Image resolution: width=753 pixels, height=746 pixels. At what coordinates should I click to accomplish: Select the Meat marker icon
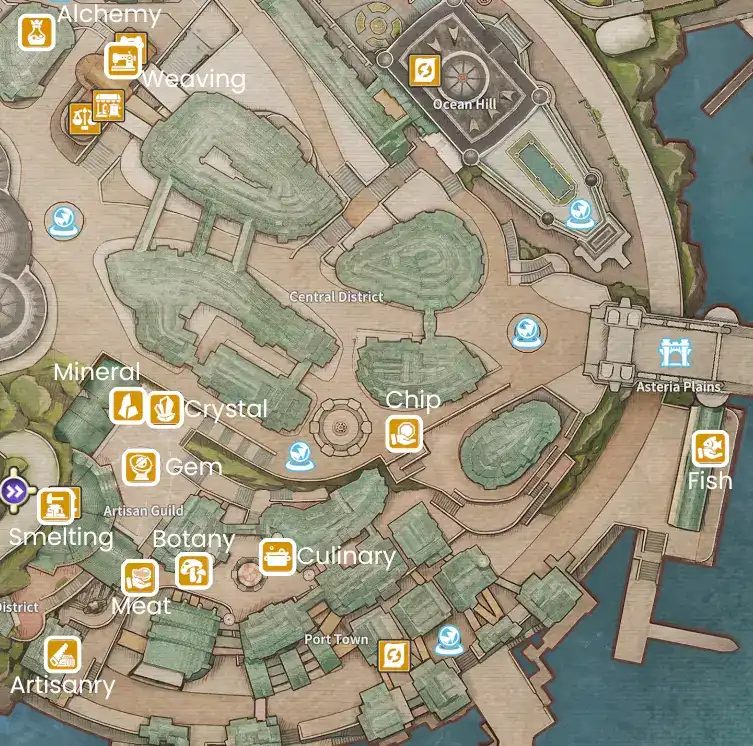(140, 578)
